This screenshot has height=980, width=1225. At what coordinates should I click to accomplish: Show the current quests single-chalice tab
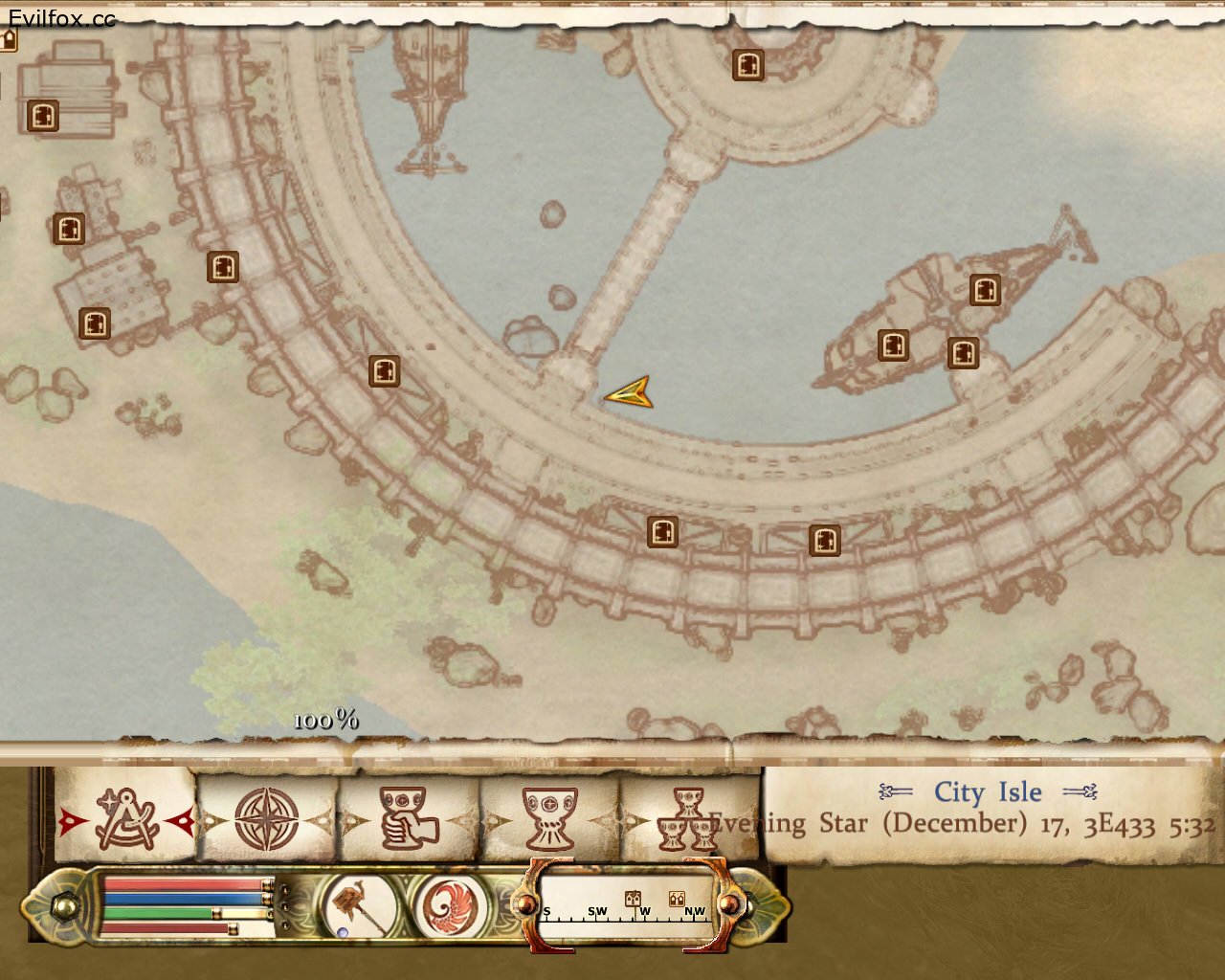pos(549,819)
